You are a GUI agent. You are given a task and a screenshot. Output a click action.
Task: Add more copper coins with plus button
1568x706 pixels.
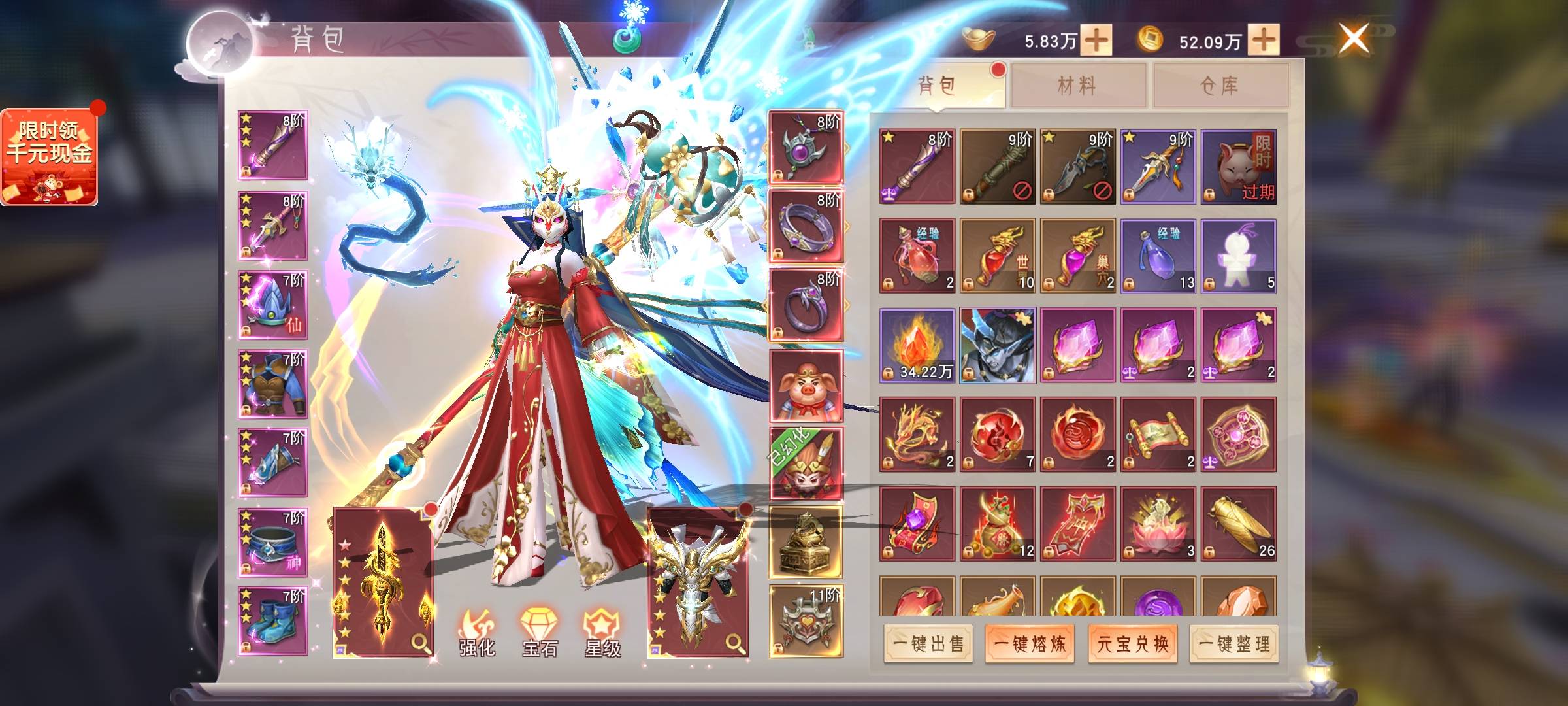1264,41
